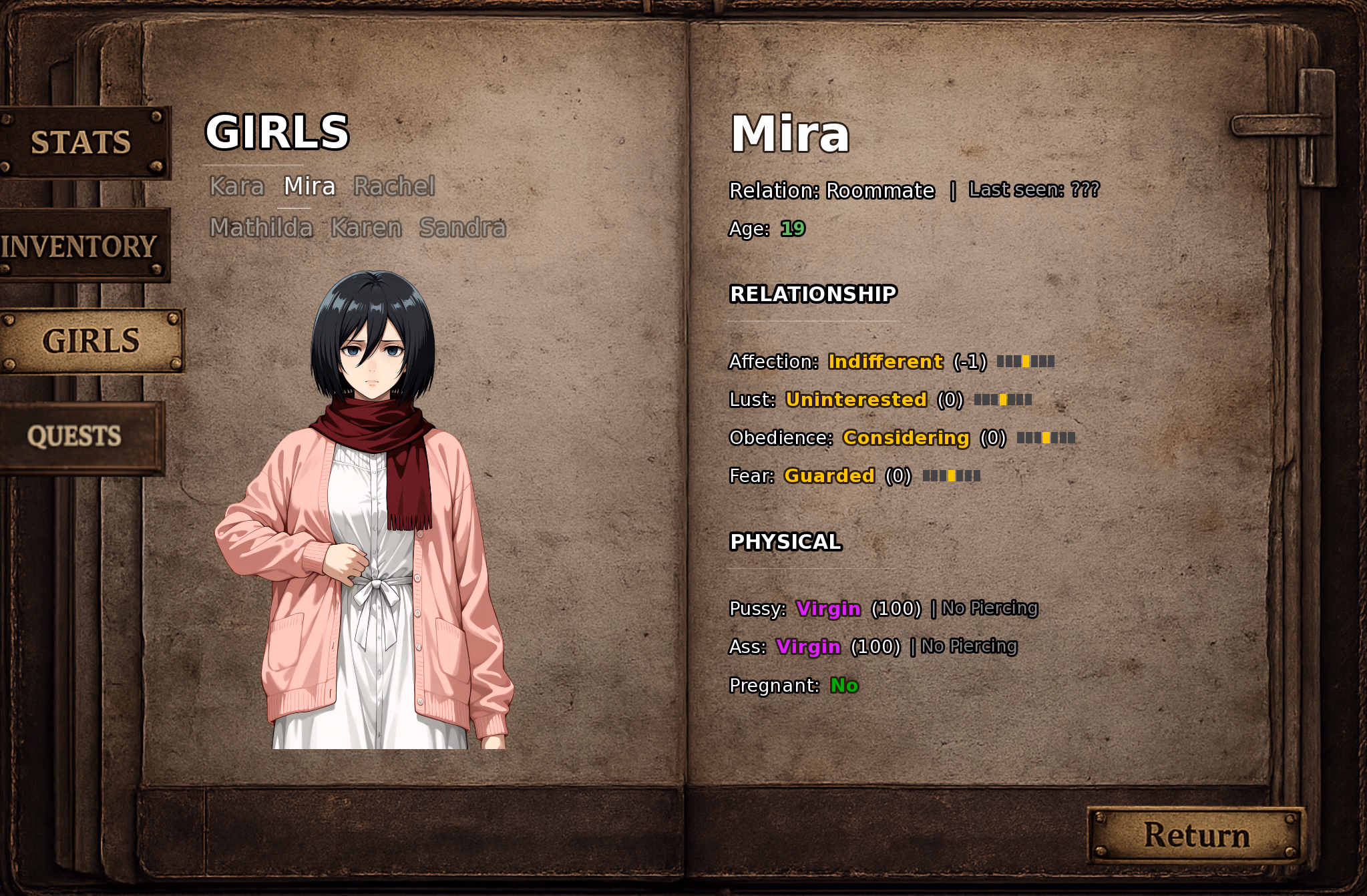The width and height of the screenshot is (1367, 896).
Task: View Rachel's character page
Action: (394, 186)
